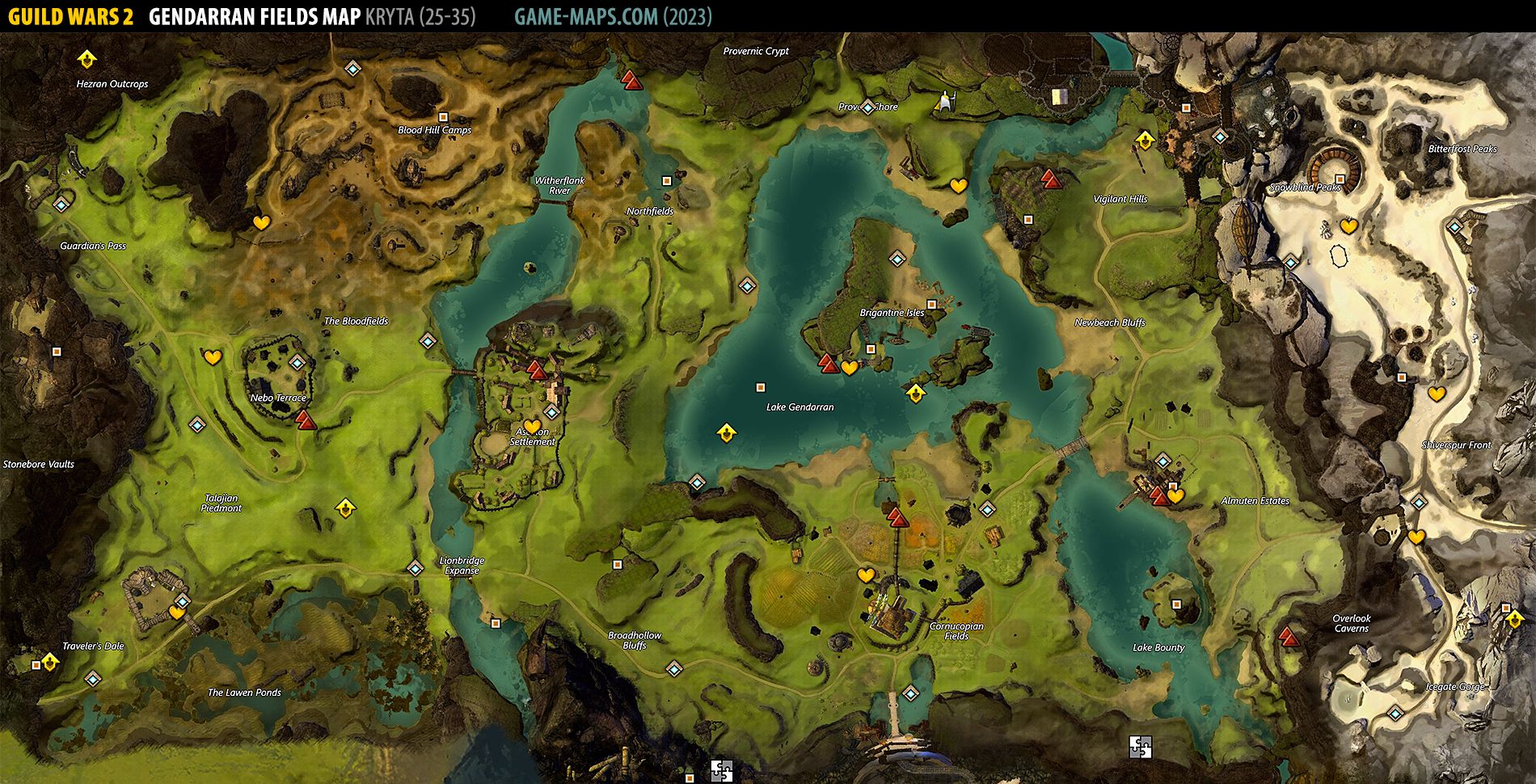Select the hero challenge at Traveler's Dale
This screenshot has height=784, width=1536.
[50, 663]
